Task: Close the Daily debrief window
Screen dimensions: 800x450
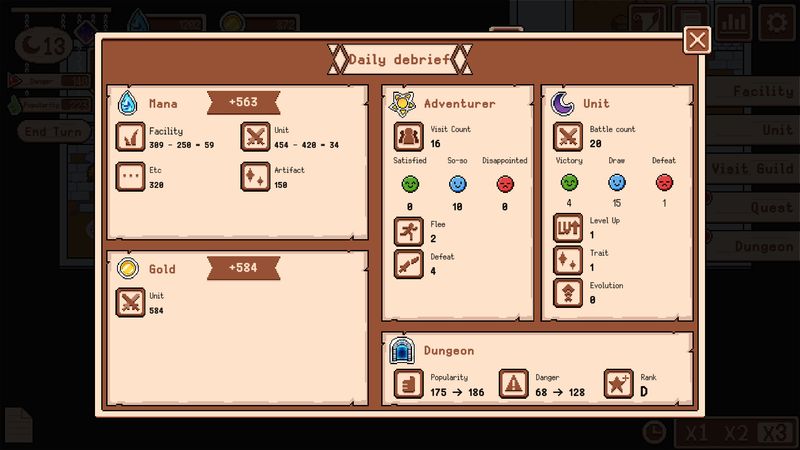Action: (x=697, y=40)
